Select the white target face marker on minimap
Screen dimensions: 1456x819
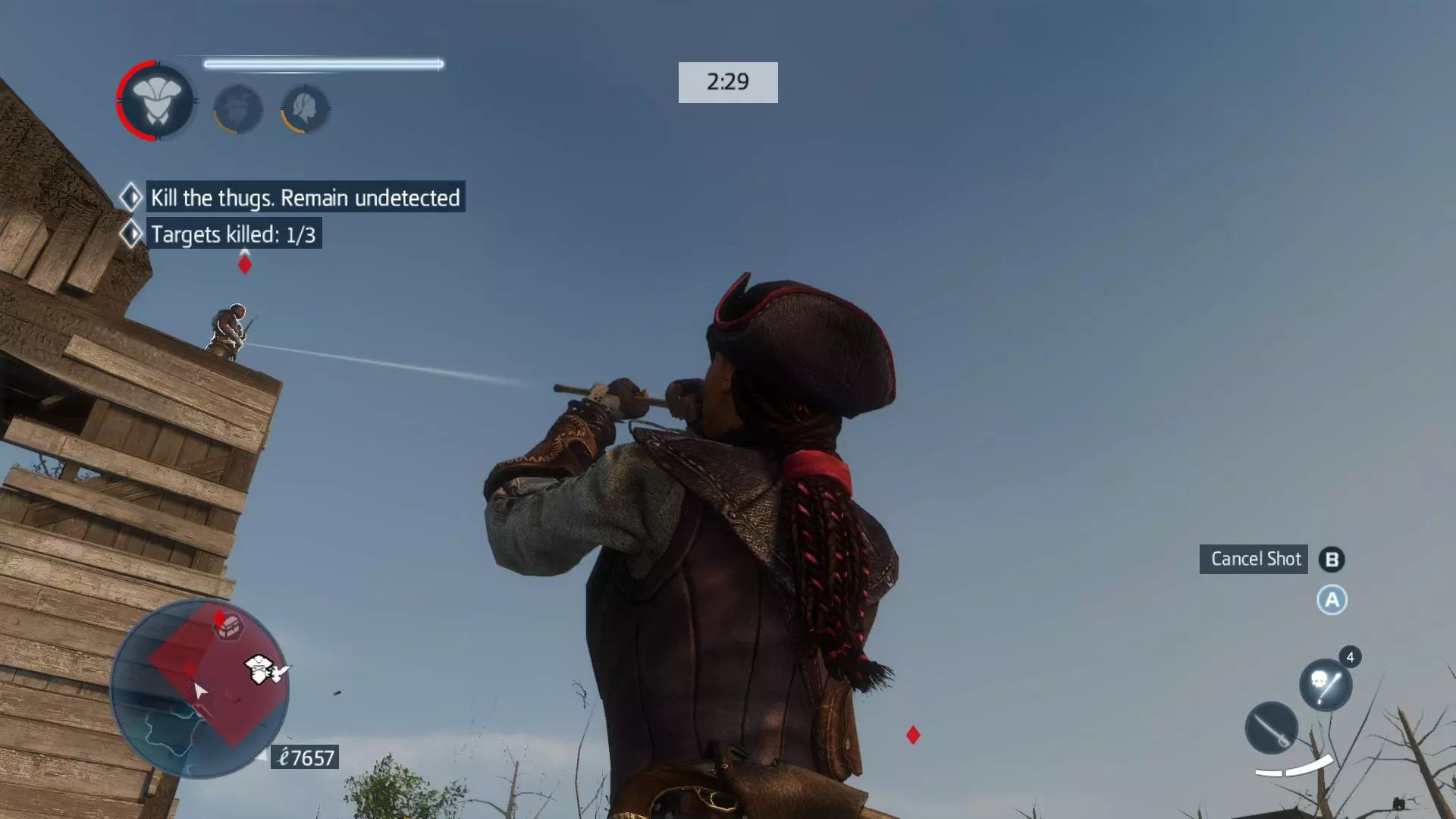pos(259,670)
